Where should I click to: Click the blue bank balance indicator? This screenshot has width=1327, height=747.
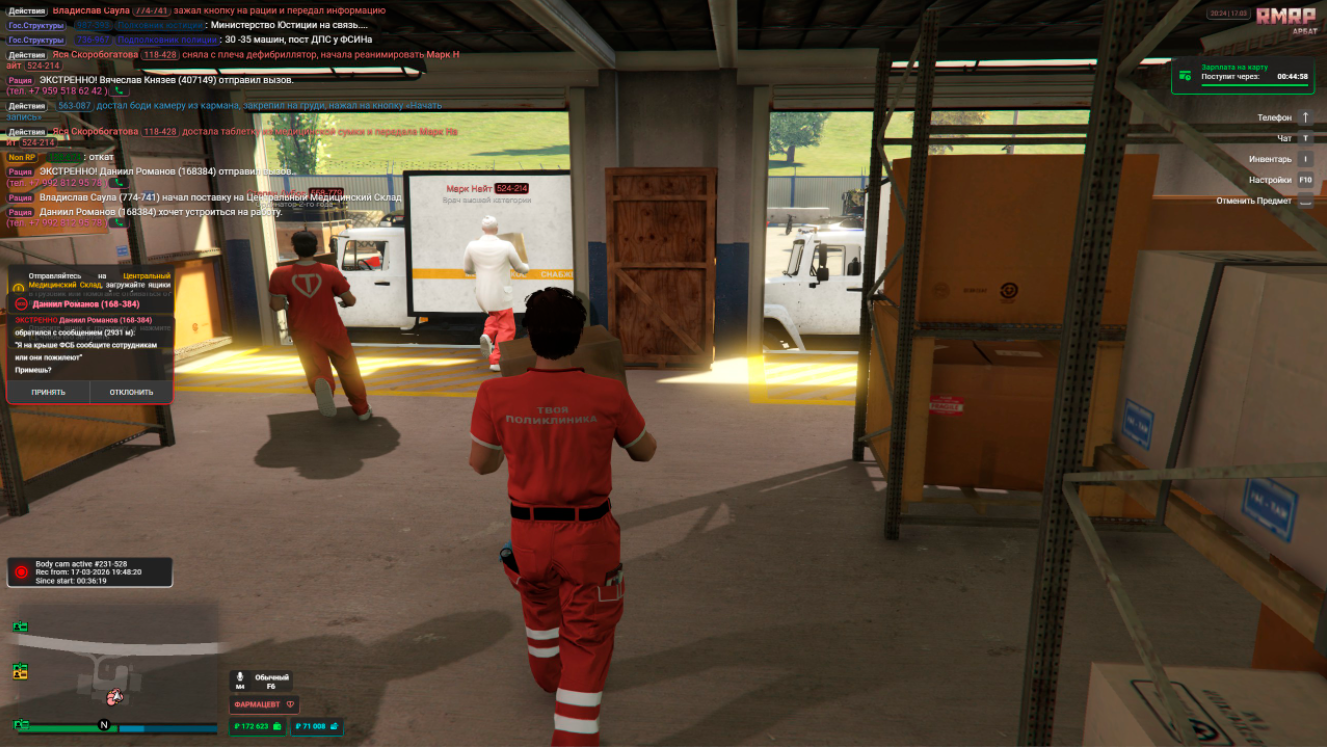coord(316,727)
